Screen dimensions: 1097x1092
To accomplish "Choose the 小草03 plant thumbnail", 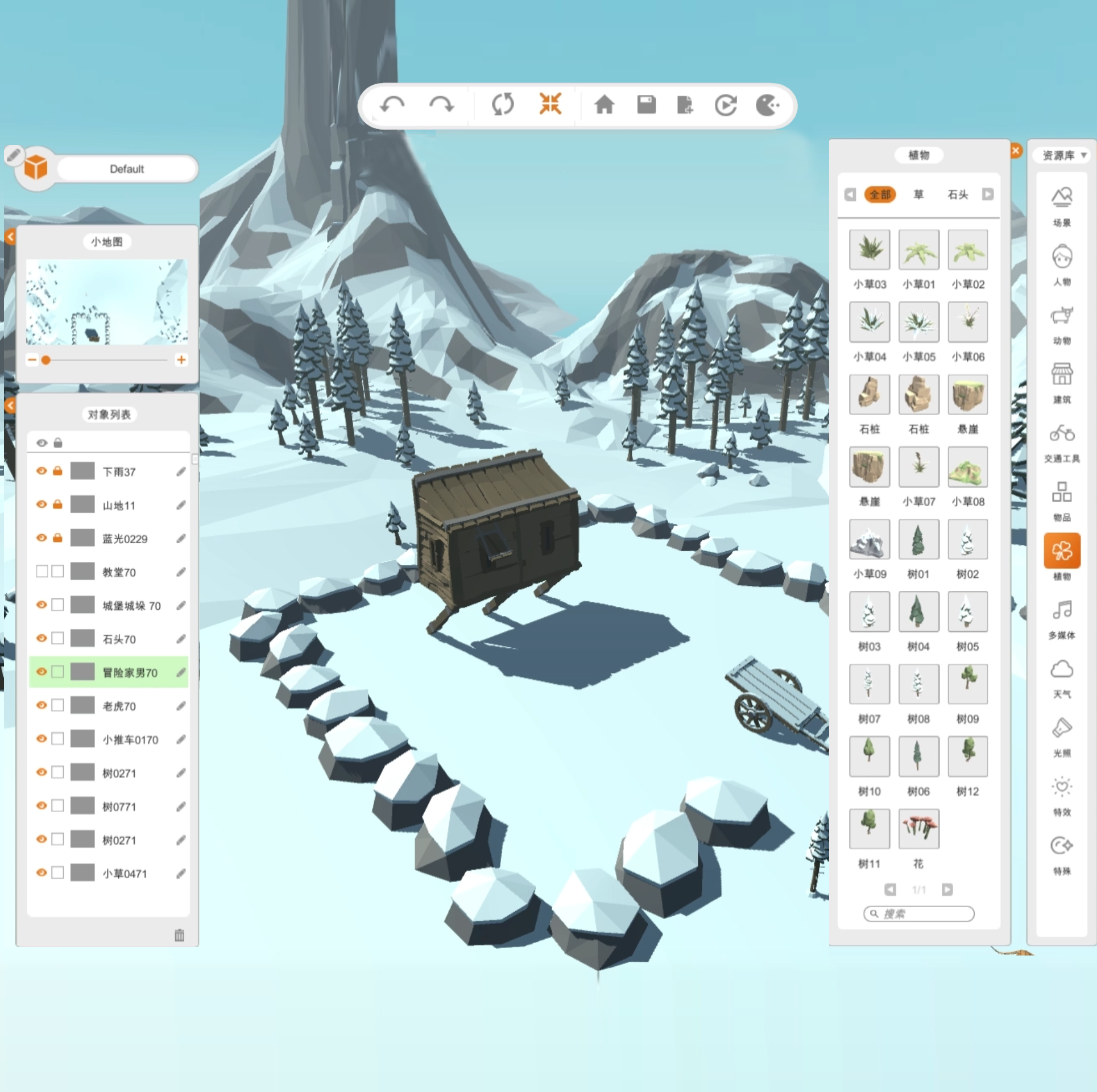I will [x=869, y=250].
